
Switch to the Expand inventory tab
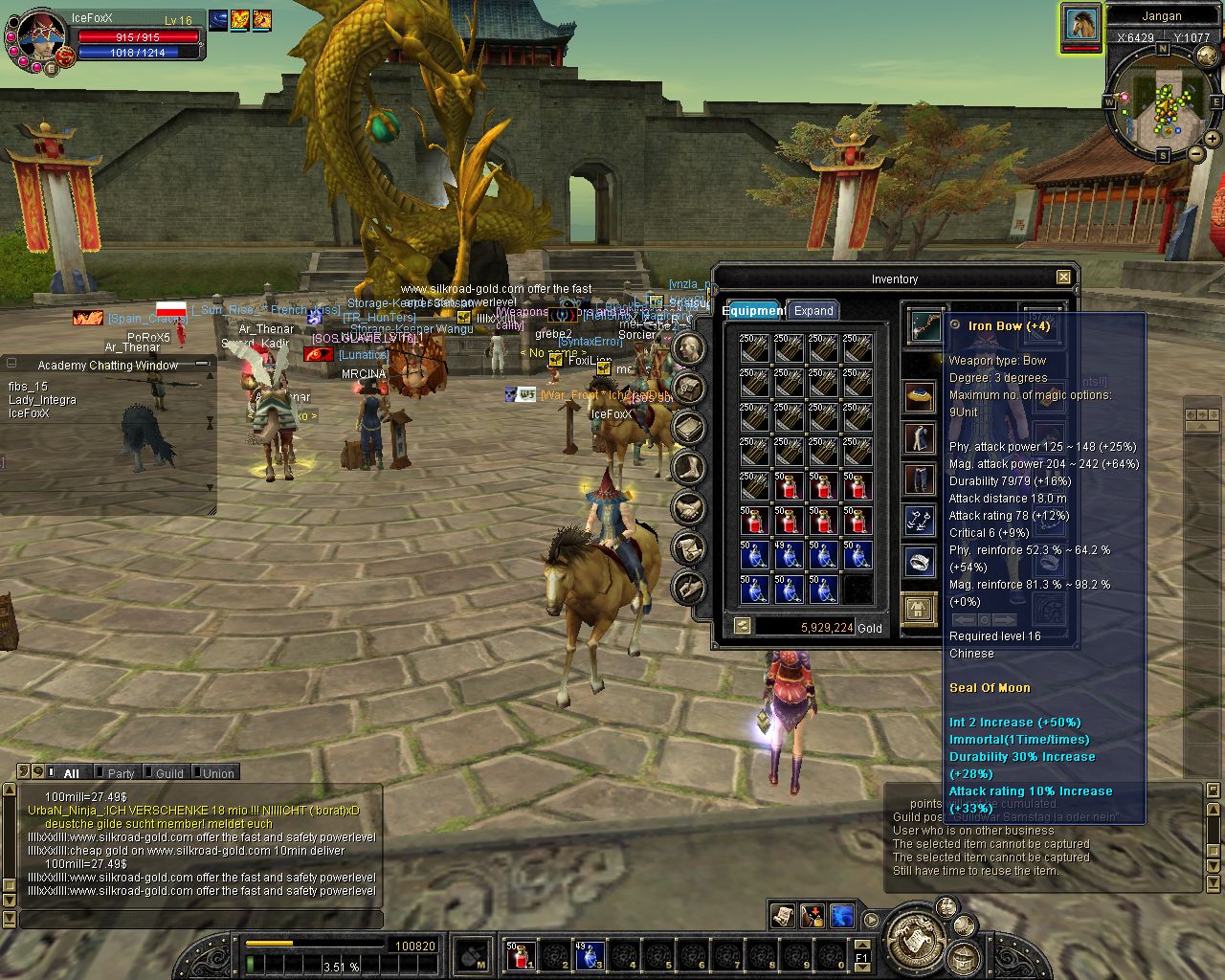click(813, 310)
